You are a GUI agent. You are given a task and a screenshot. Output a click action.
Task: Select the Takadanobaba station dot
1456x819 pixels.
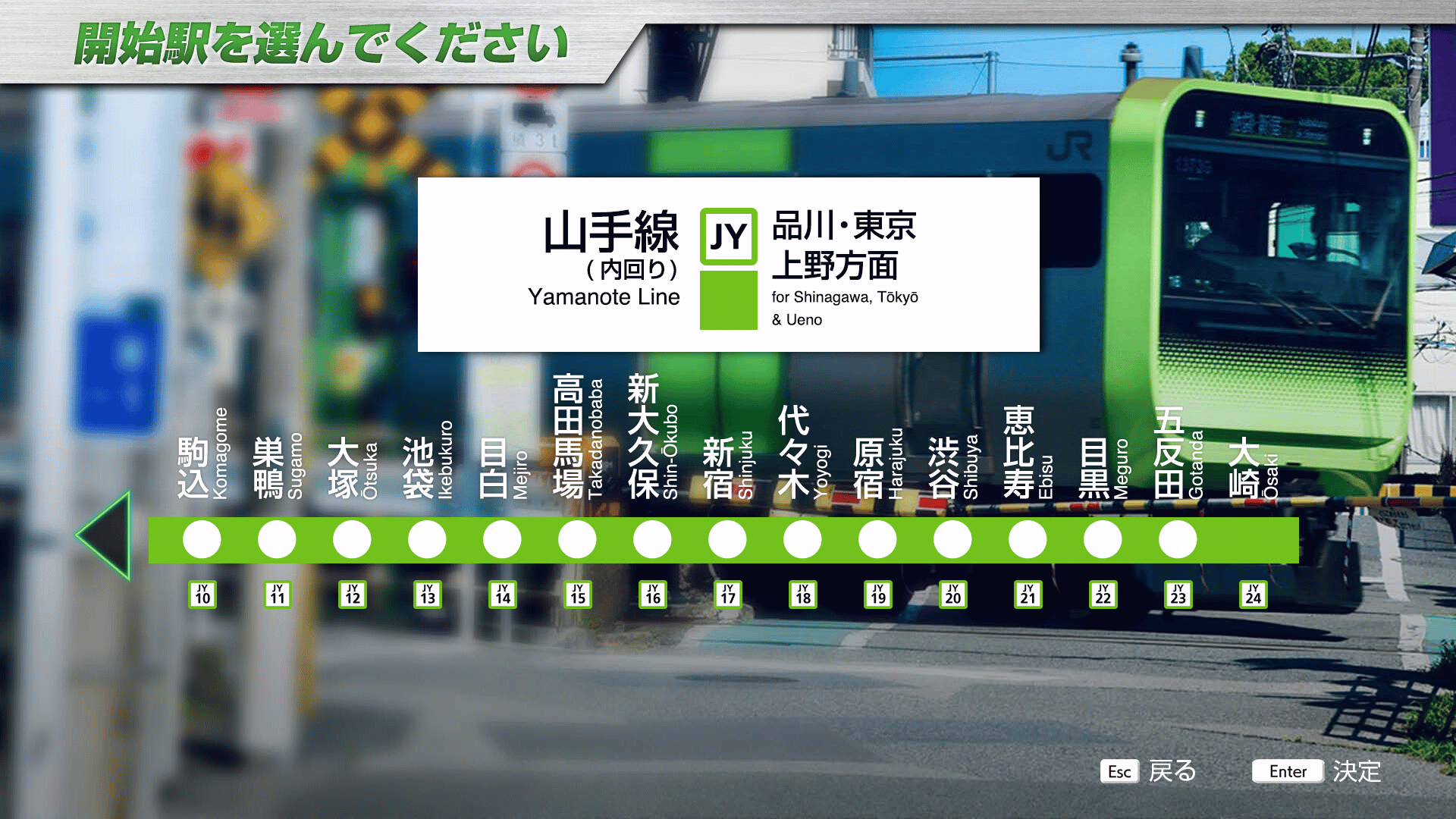(x=577, y=539)
